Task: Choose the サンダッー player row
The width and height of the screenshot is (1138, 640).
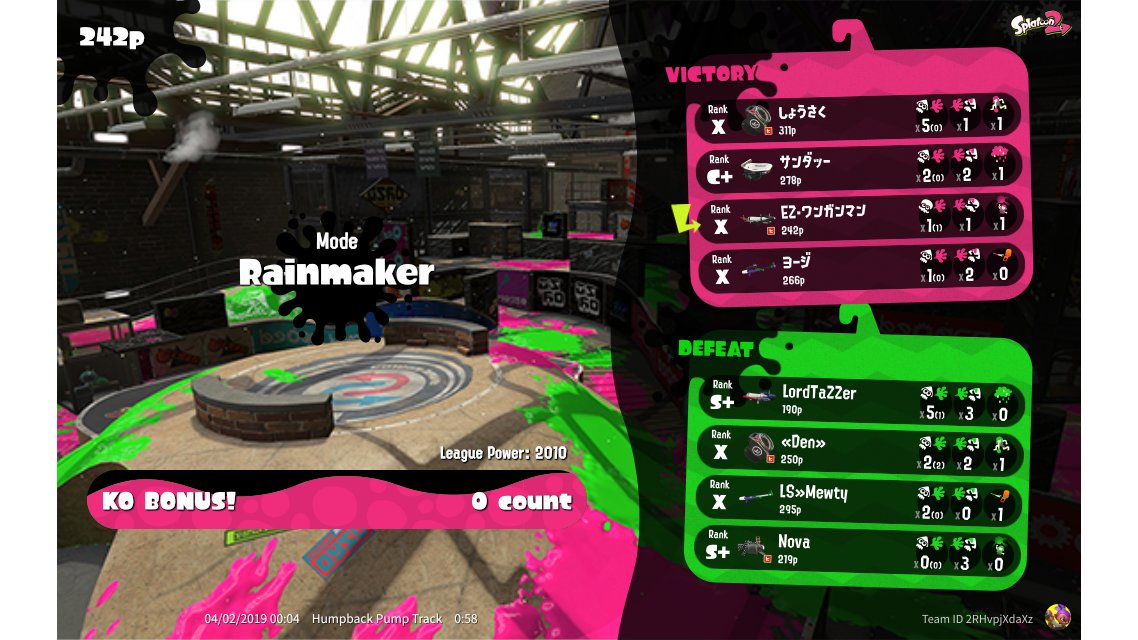Action: [x=859, y=166]
